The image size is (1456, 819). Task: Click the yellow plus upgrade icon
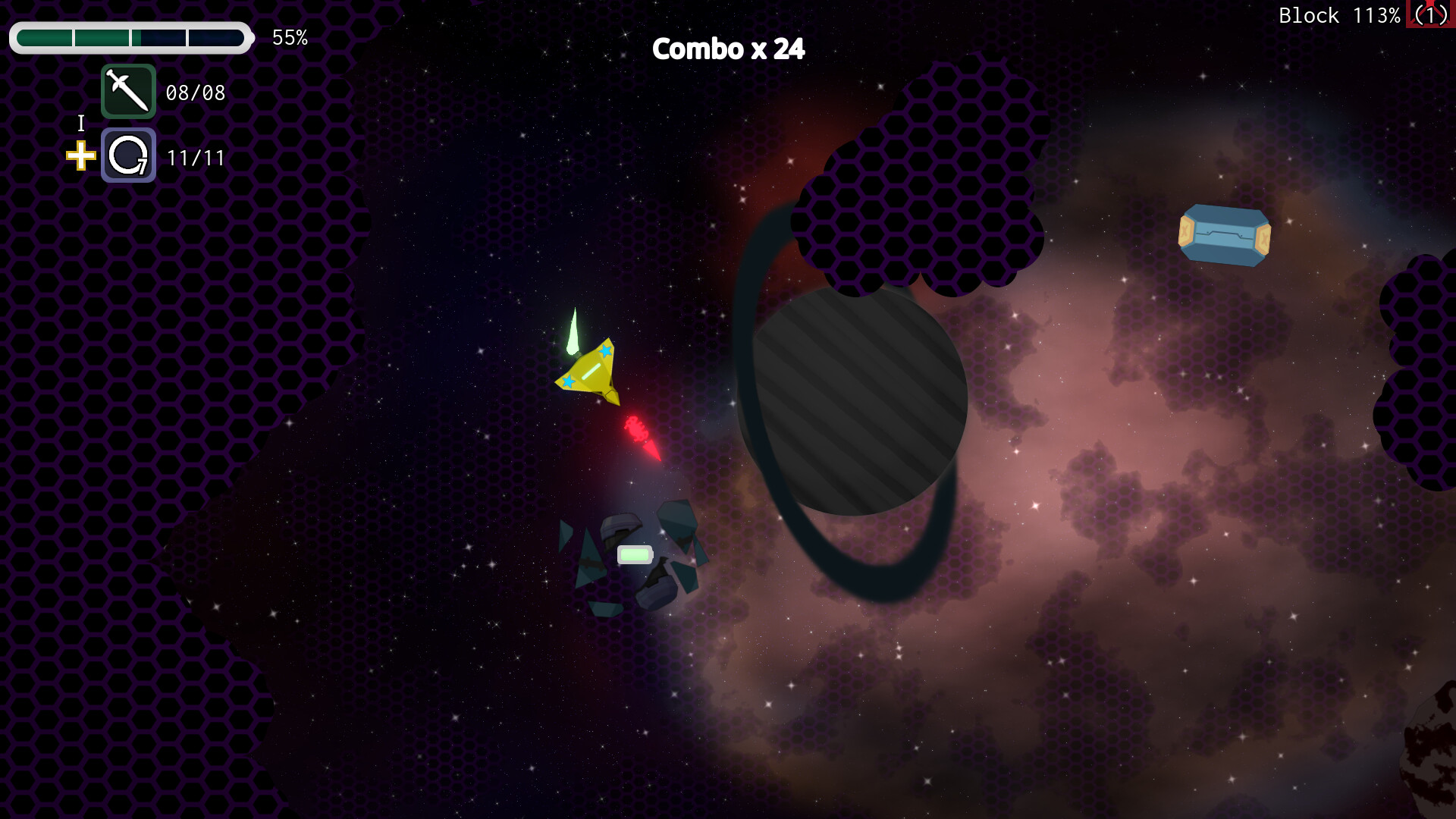80,157
